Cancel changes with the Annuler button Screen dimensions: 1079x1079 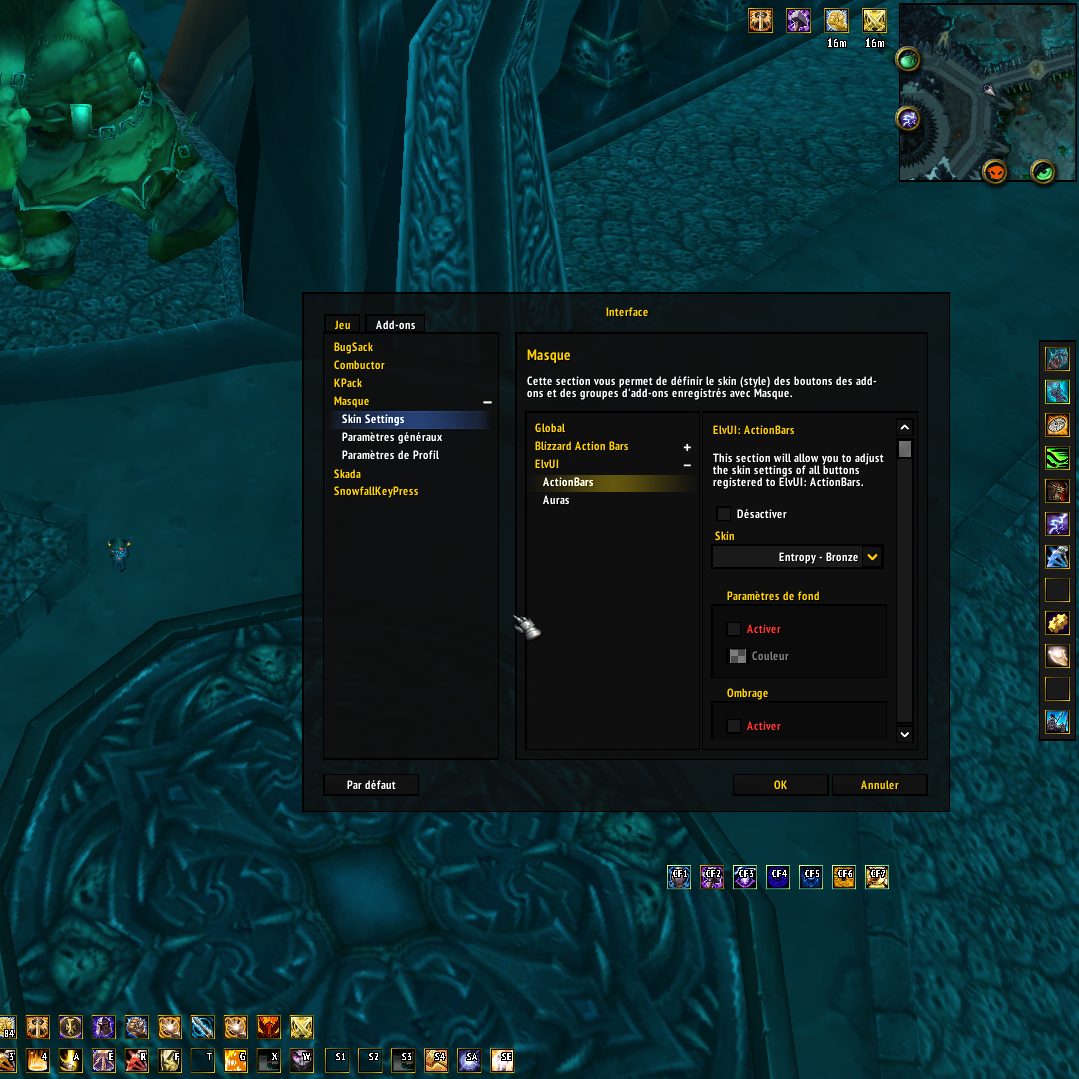click(879, 785)
